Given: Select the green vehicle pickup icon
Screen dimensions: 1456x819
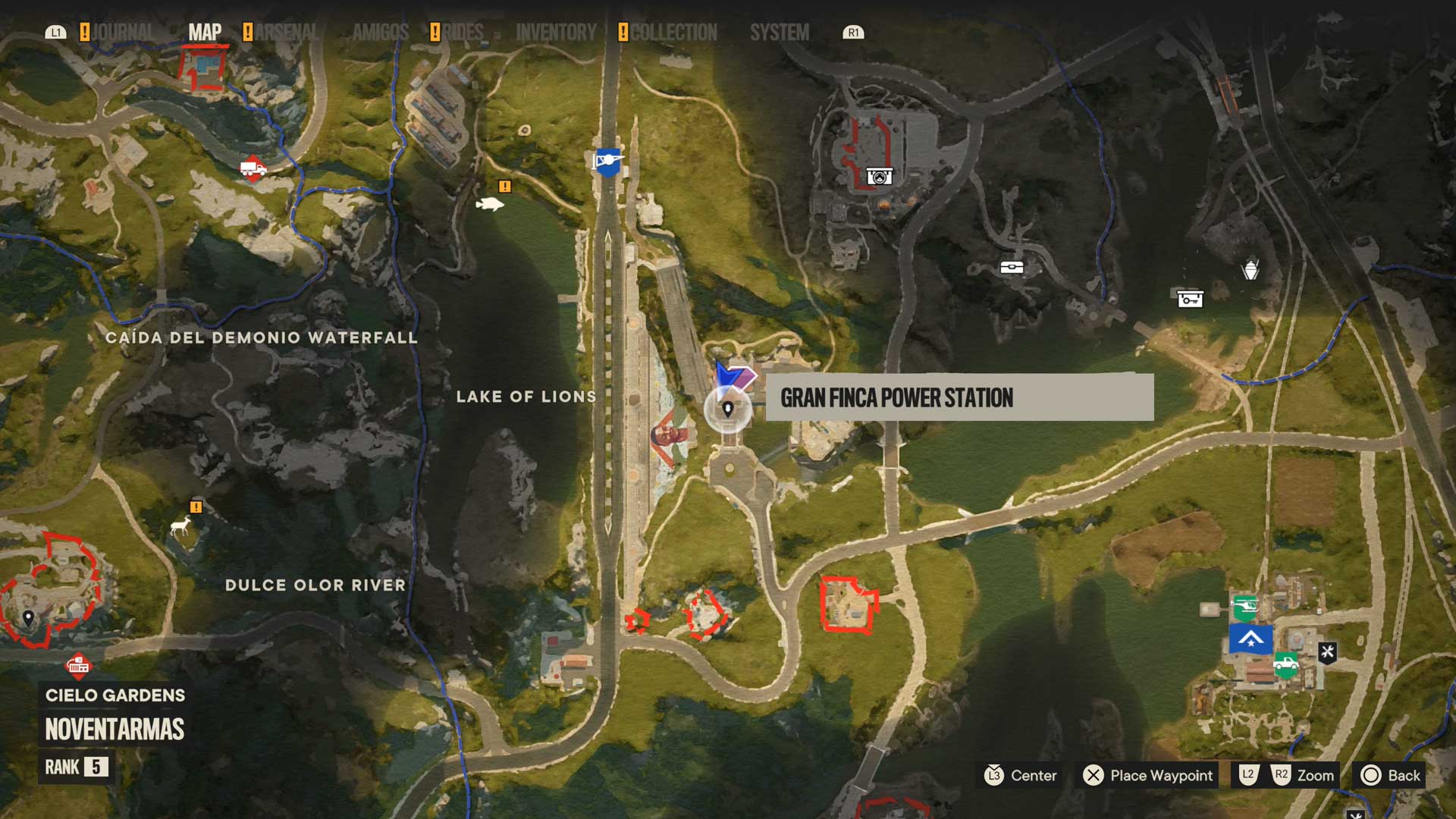Looking at the screenshot, I should [1285, 665].
